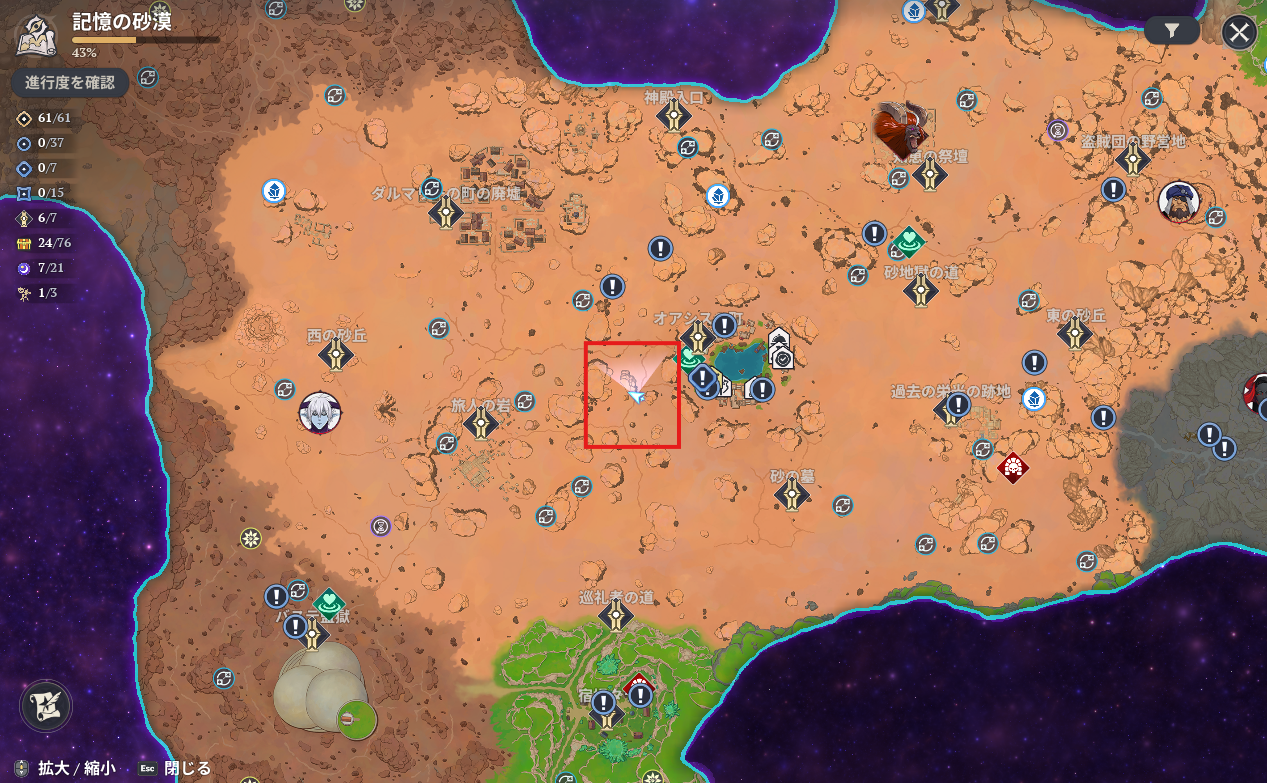Close the map with the X button
Viewport: 1267px width, 783px height.
pyautogui.click(x=1239, y=32)
